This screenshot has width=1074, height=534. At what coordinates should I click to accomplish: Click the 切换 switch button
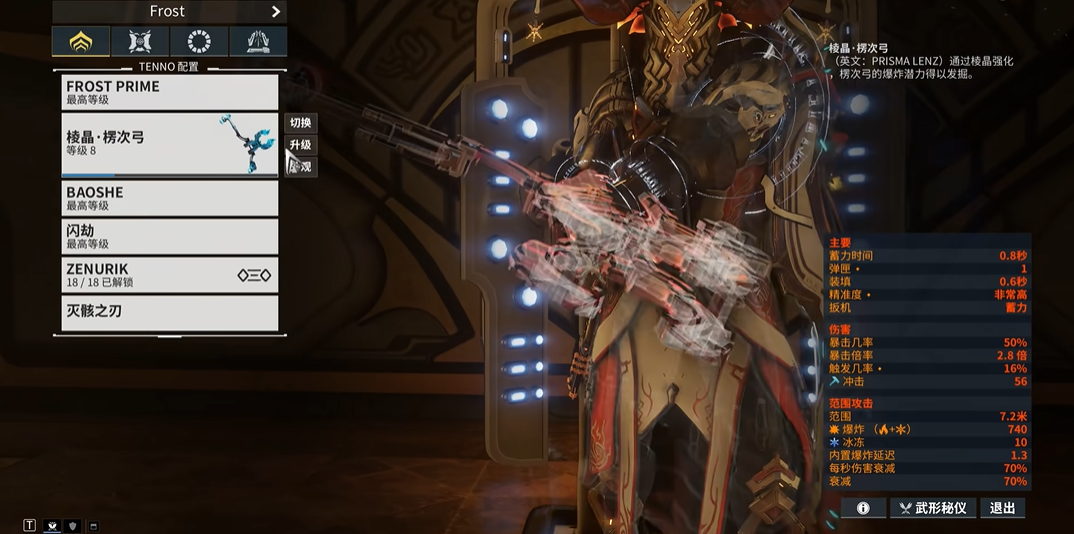pyautogui.click(x=300, y=123)
